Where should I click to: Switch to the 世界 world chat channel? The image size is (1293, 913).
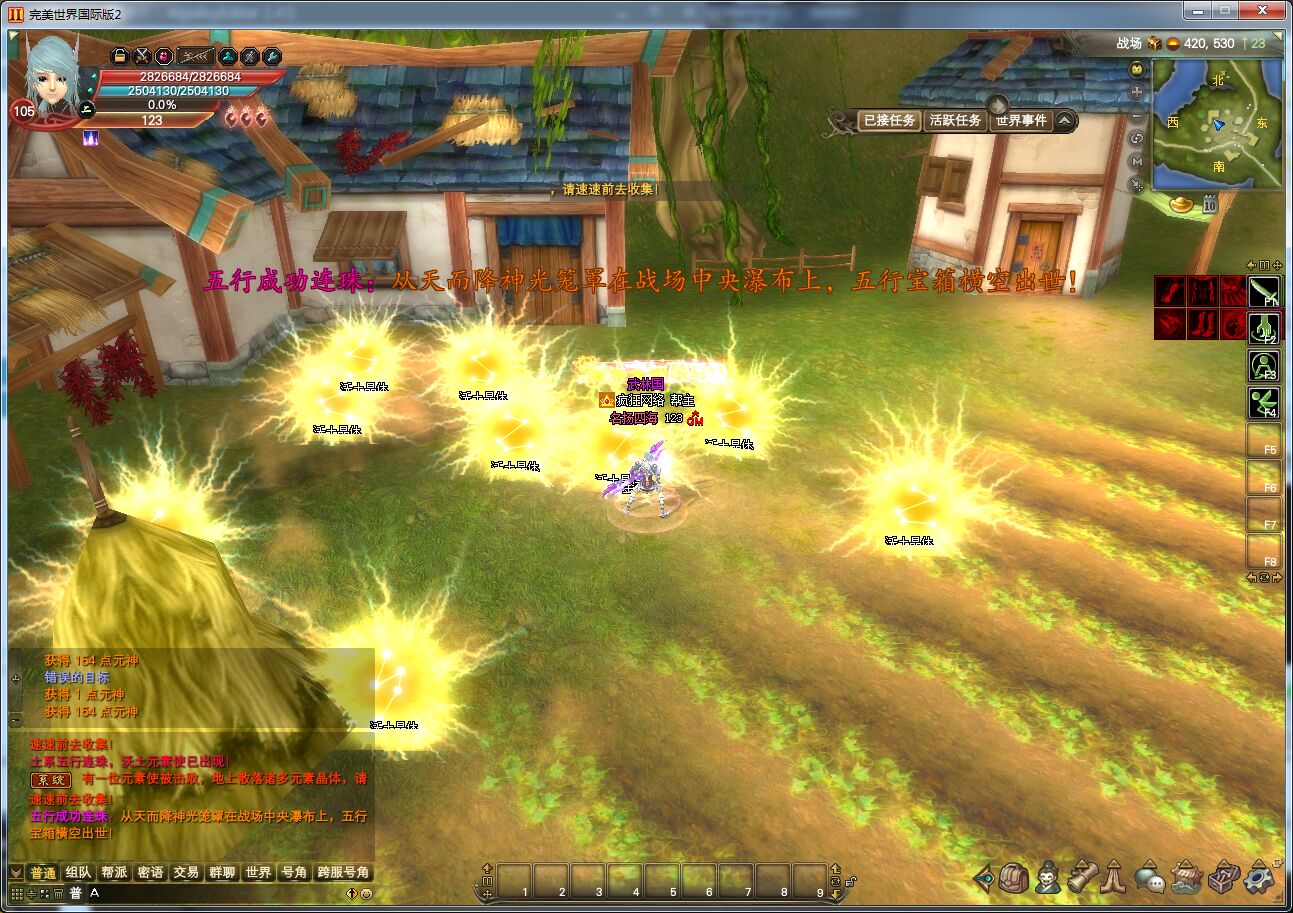coord(258,872)
